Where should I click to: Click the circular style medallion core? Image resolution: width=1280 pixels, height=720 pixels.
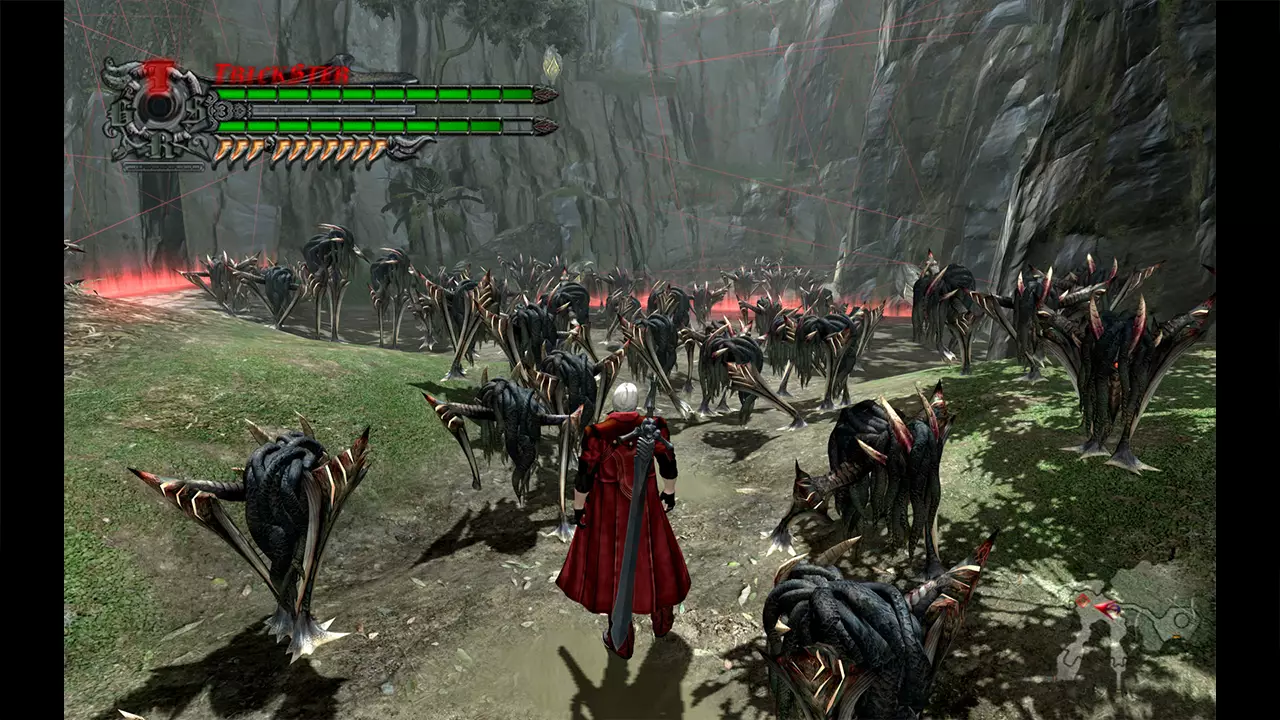coord(159,106)
